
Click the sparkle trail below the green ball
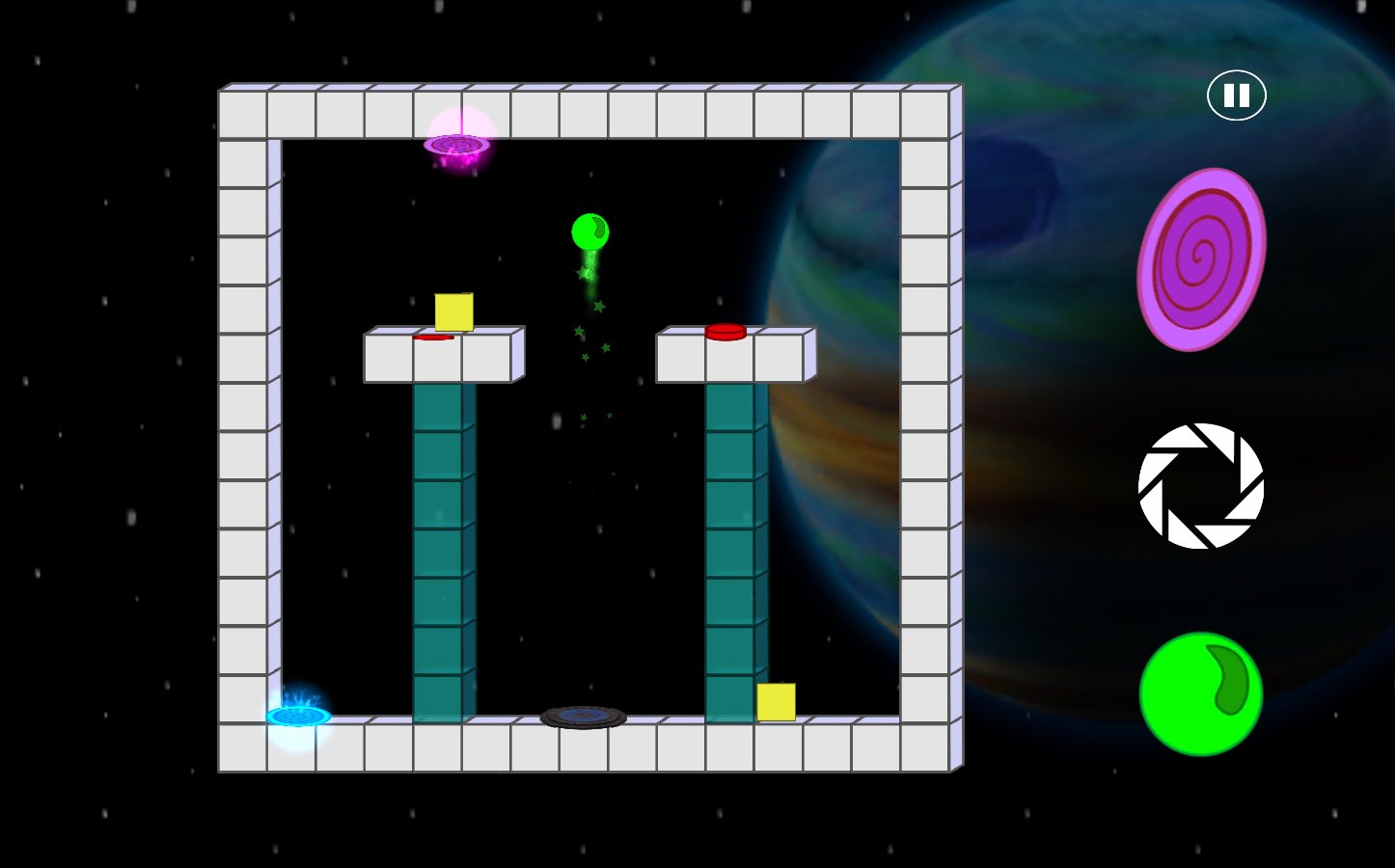pyautogui.click(x=588, y=328)
